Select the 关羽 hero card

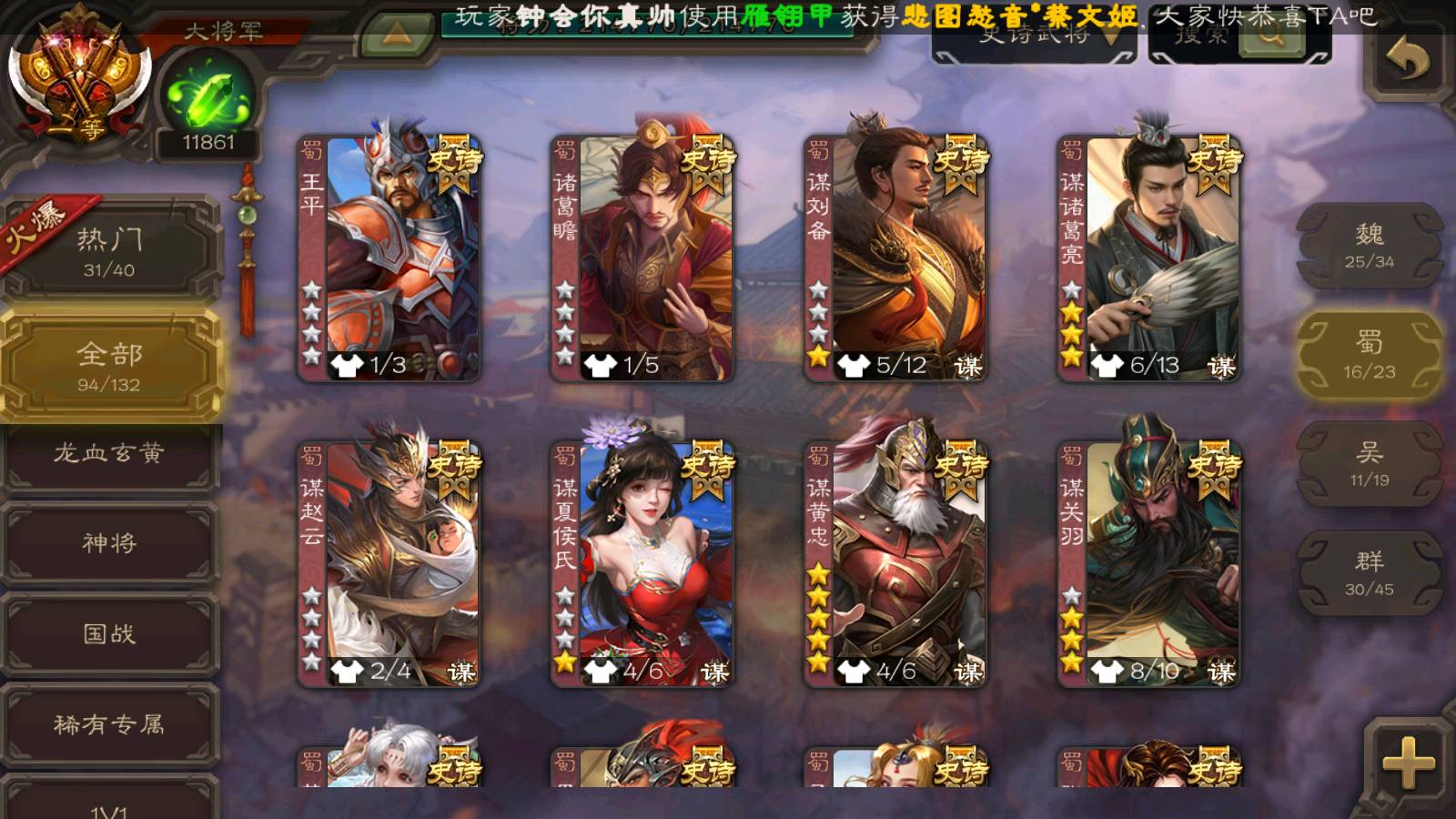1148,564
